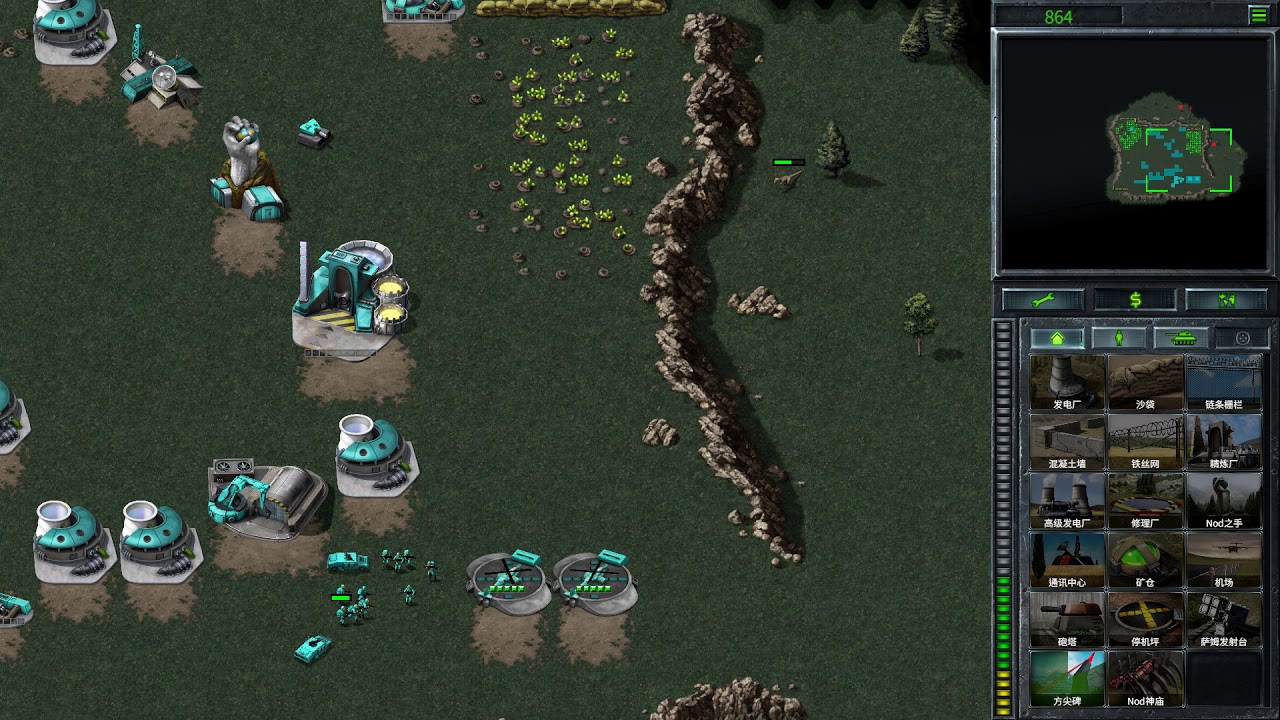1280x720 pixels.
Task: Place 沙袋 Sandbag defenses
Action: coord(1147,380)
